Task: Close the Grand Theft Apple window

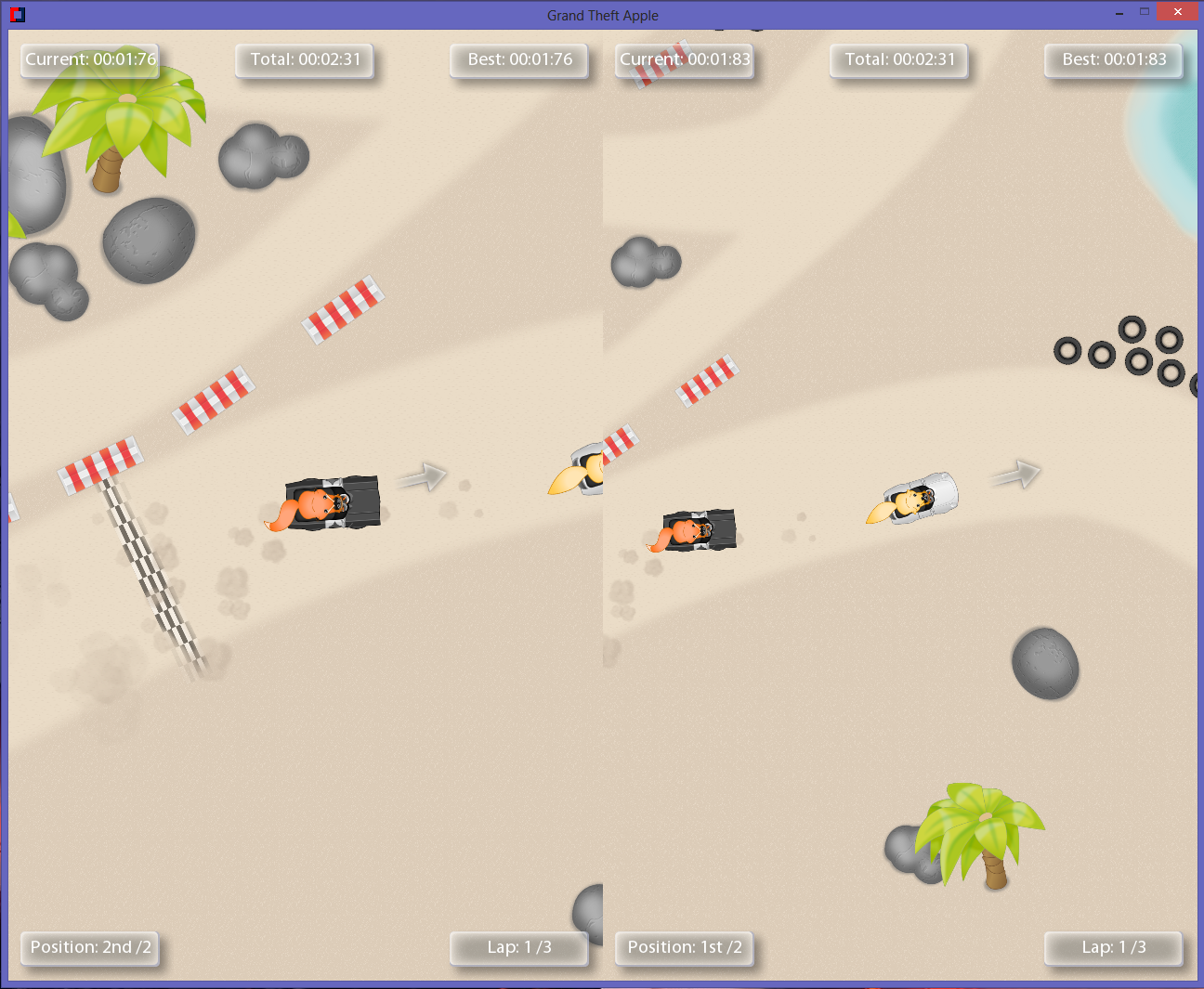Action: tap(1177, 12)
